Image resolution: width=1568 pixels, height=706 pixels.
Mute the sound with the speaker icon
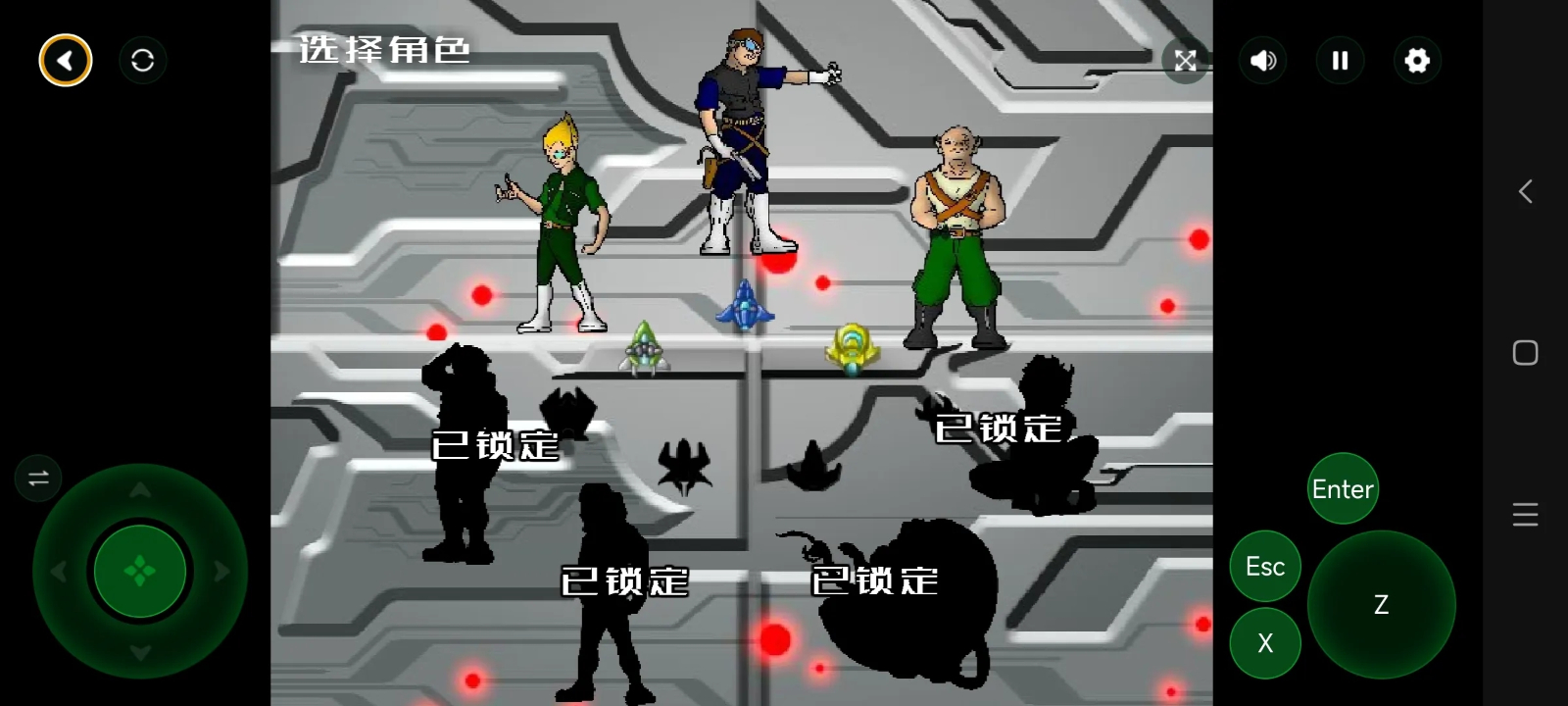click(1263, 61)
